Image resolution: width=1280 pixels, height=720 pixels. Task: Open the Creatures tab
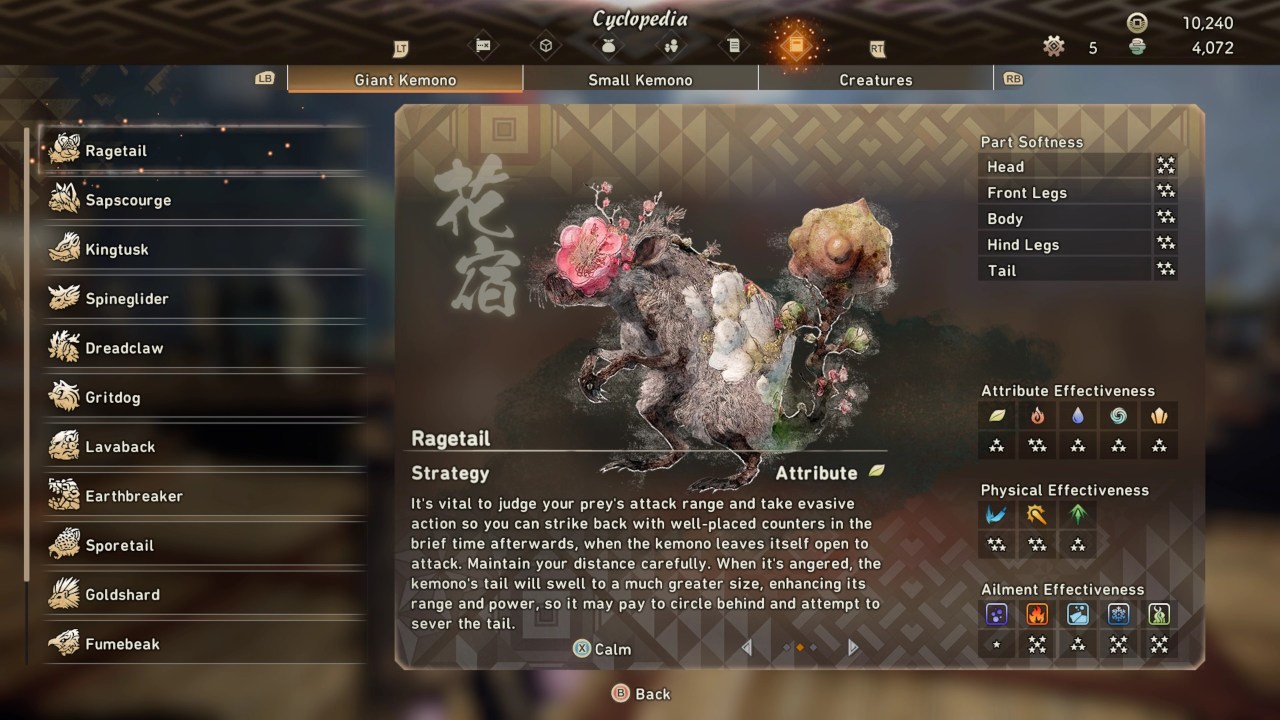coord(876,79)
